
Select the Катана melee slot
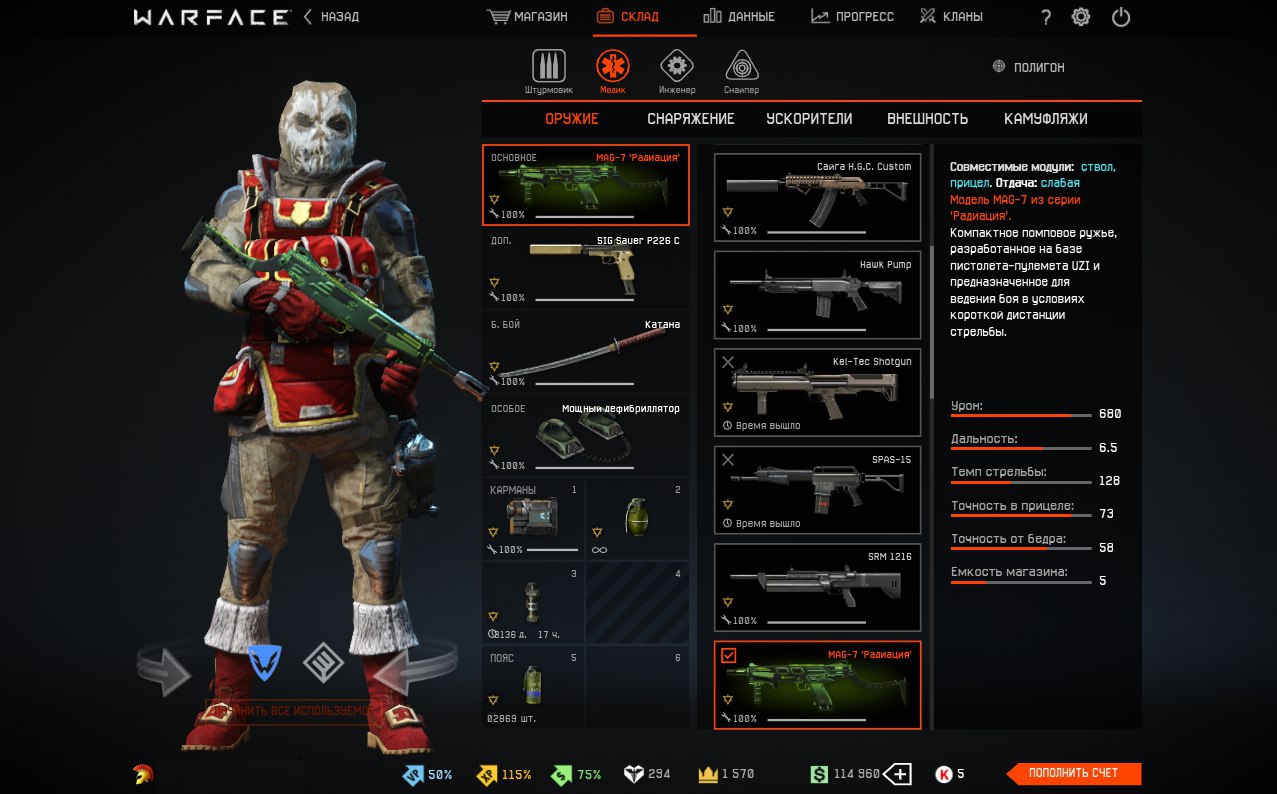[586, 352]
